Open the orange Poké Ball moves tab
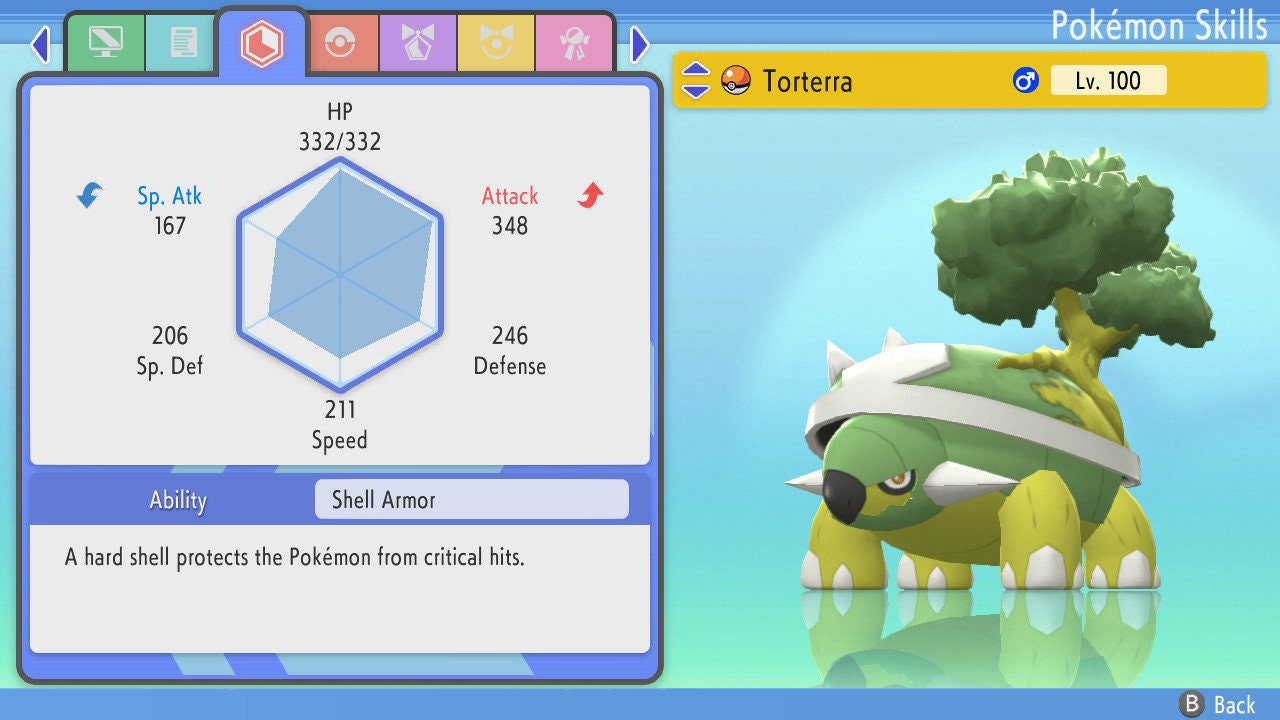Image resolution: width=1280 pixels, height=720 pixels. click(339, 43)
